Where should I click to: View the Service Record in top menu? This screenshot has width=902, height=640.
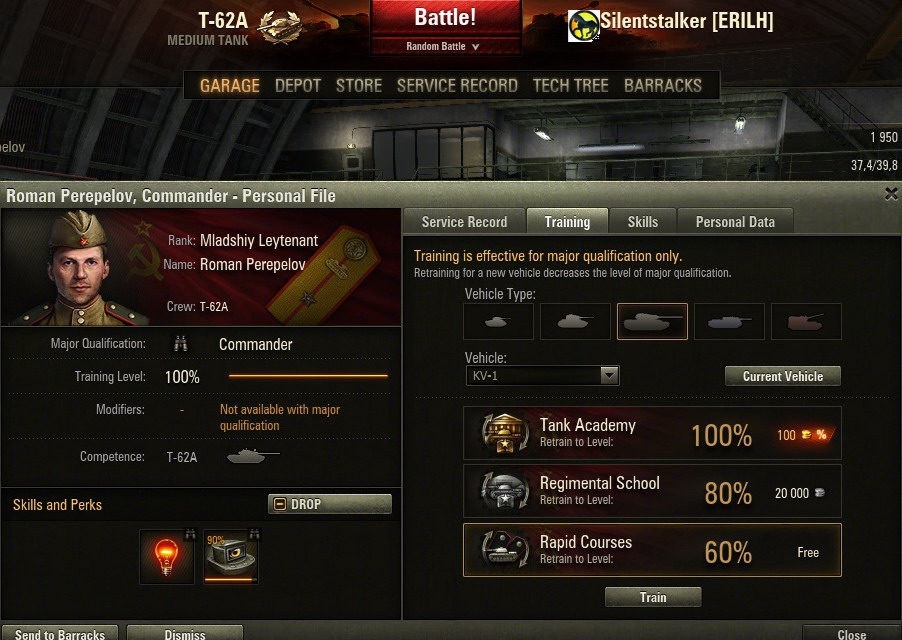tap(457, 85)
